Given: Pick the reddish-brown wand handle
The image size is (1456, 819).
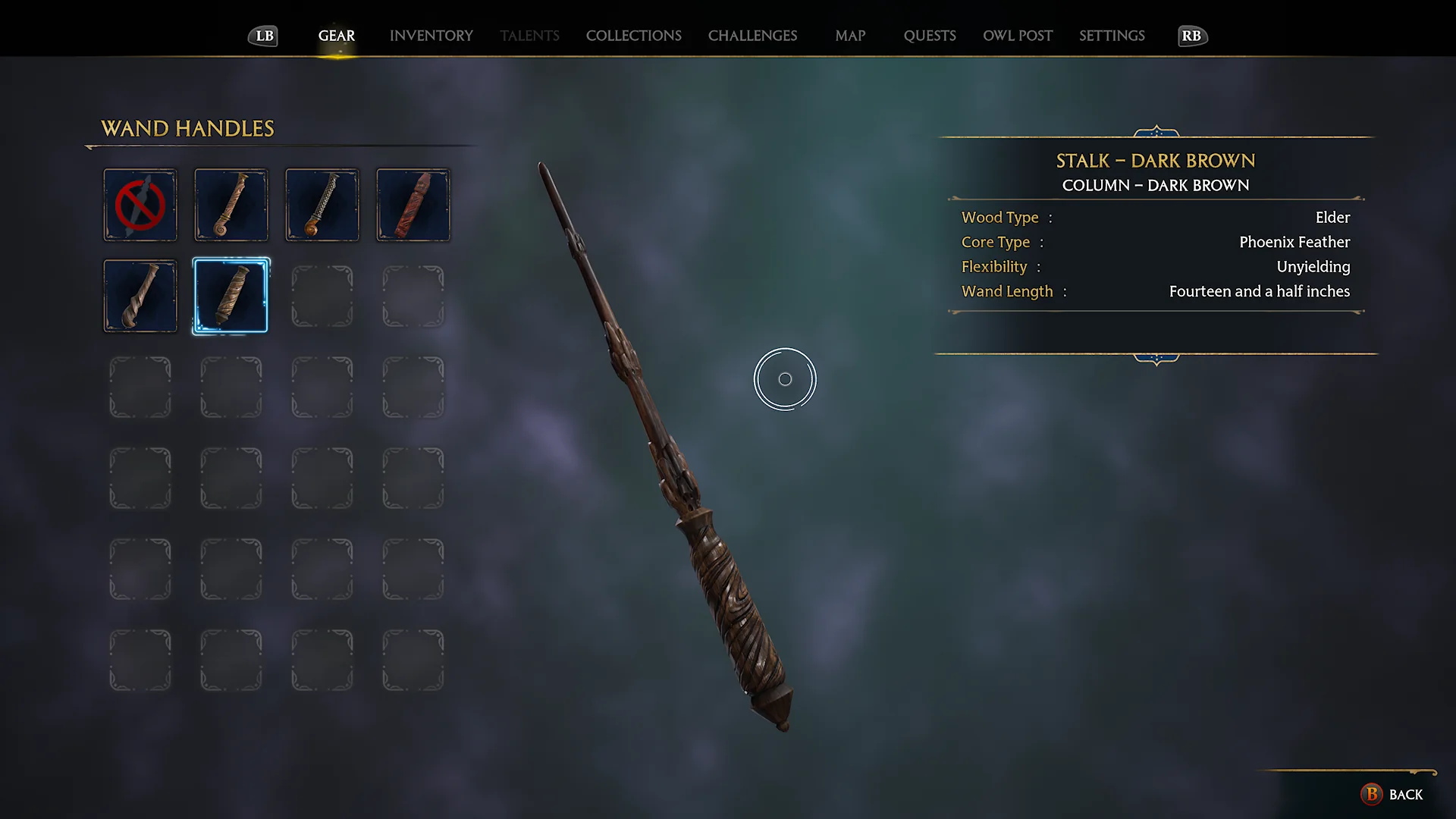Looking at the screenshot, I should coord(413,205).
